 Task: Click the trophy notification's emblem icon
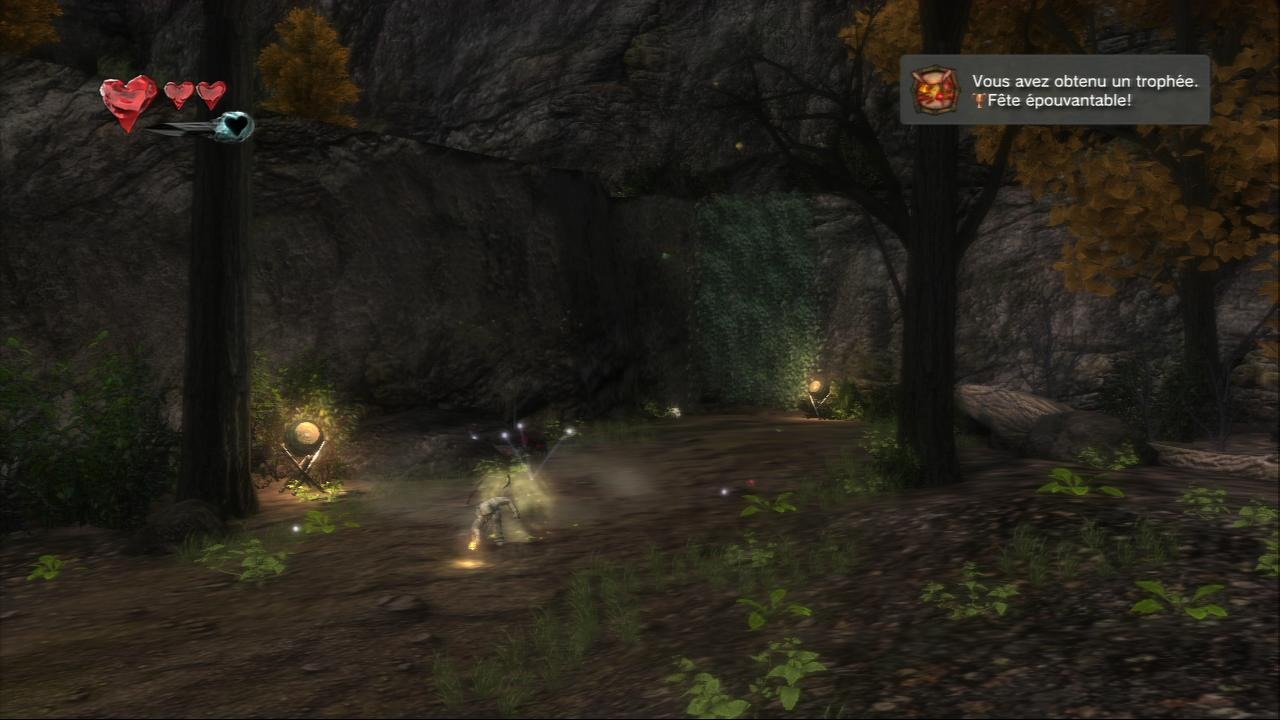pyautogui.click(x=937, y=90)
